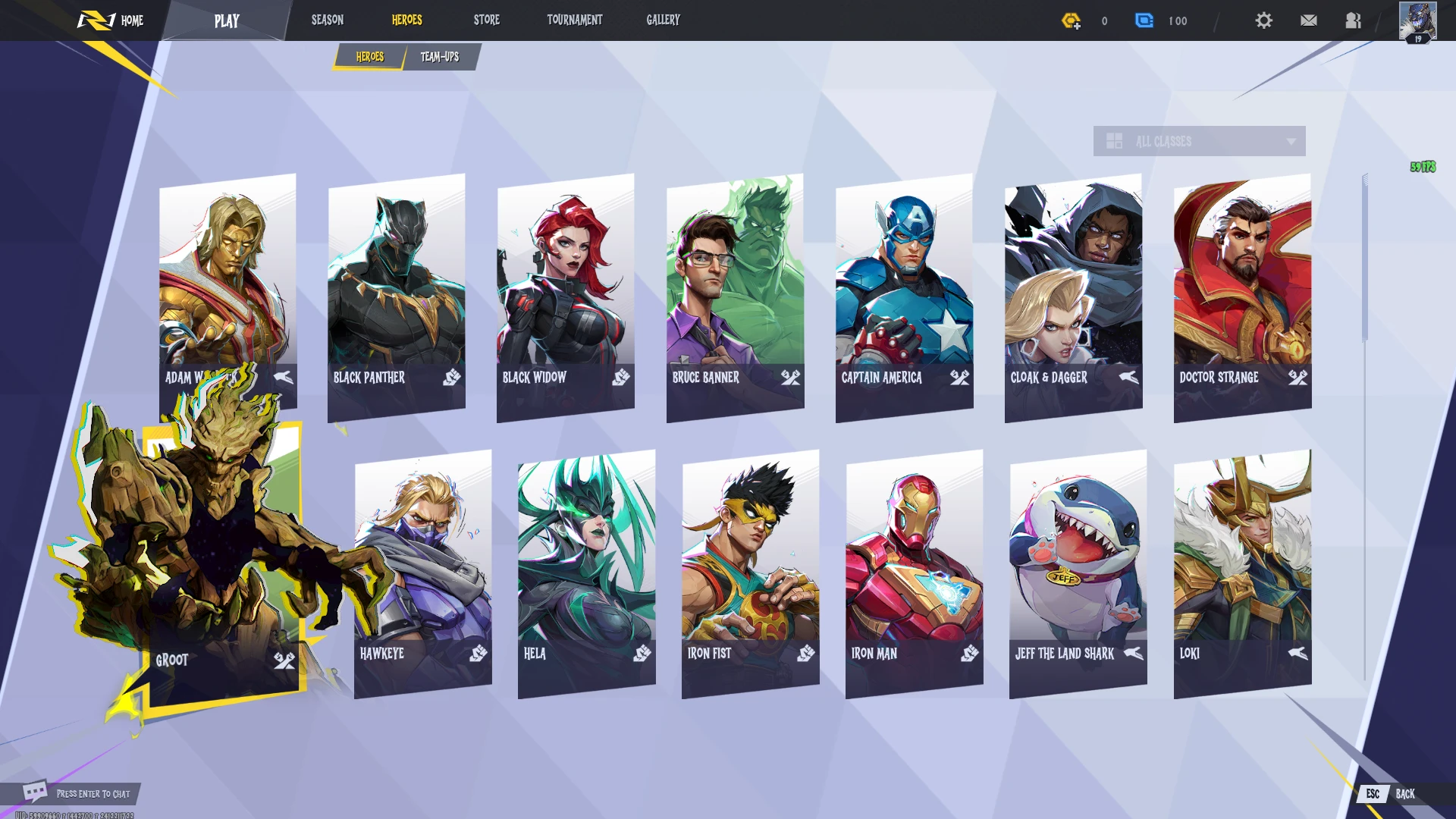The height and width of the screenshot is (819, 1456).
Task: Click the player profile avatar
Action: tap(1417, 21)
